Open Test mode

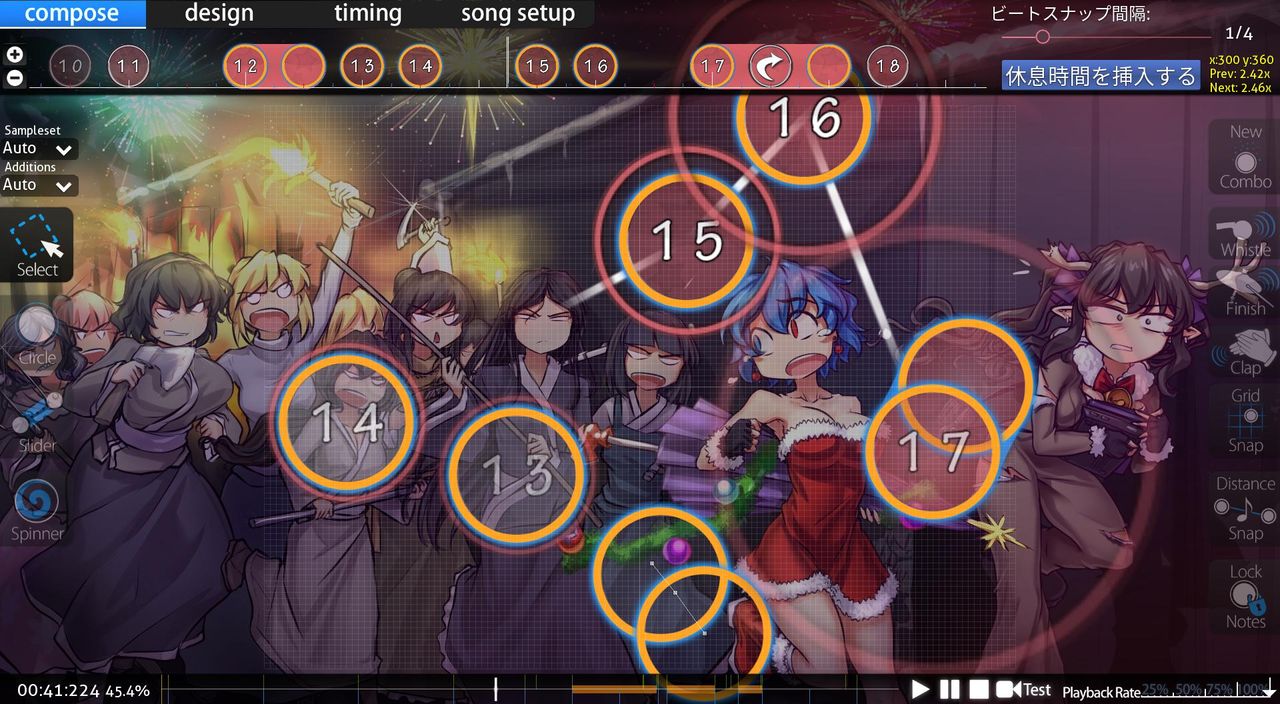point(1024,689)
